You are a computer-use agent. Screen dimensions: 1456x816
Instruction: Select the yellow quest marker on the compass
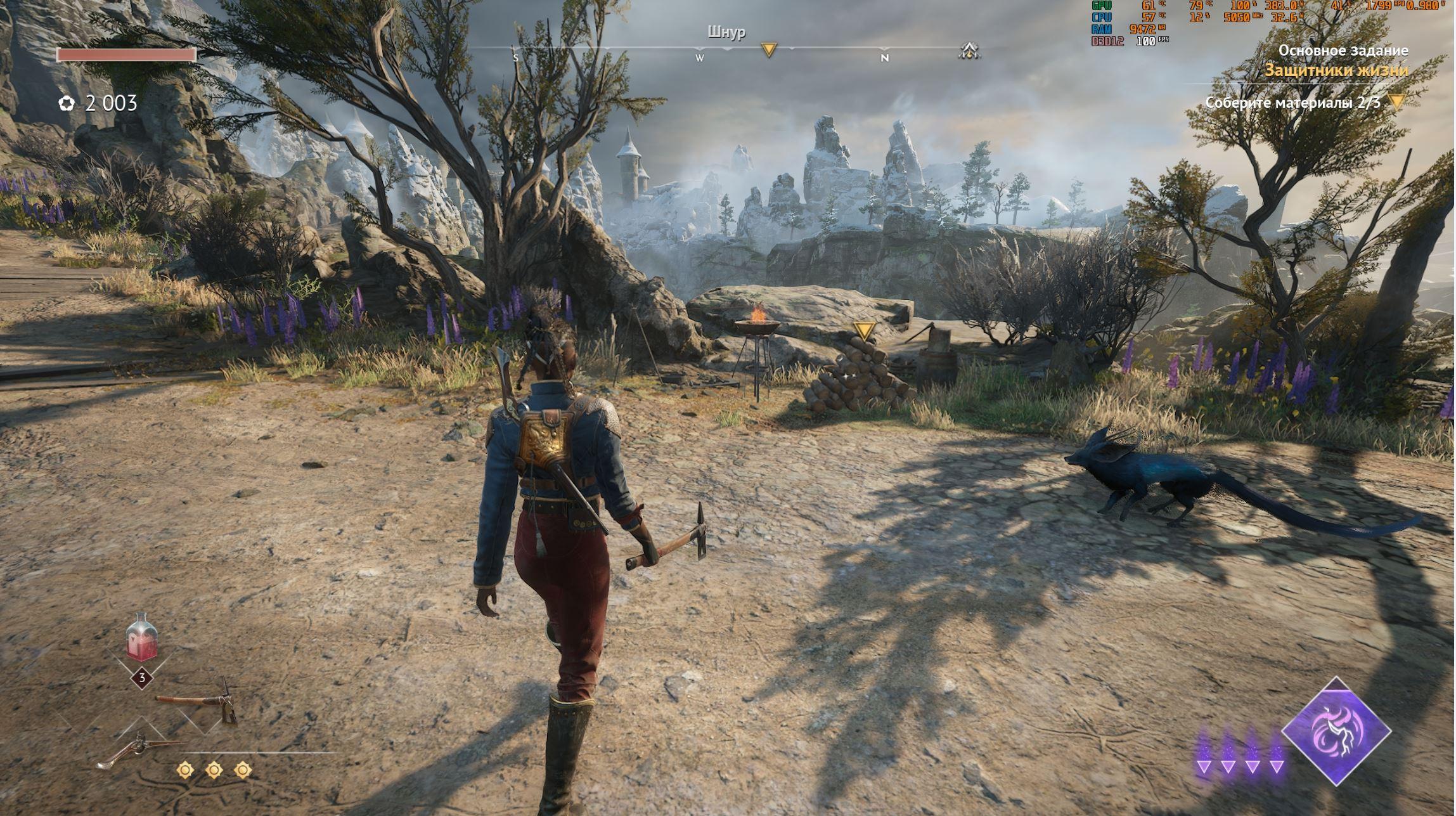tap(769, 50)
